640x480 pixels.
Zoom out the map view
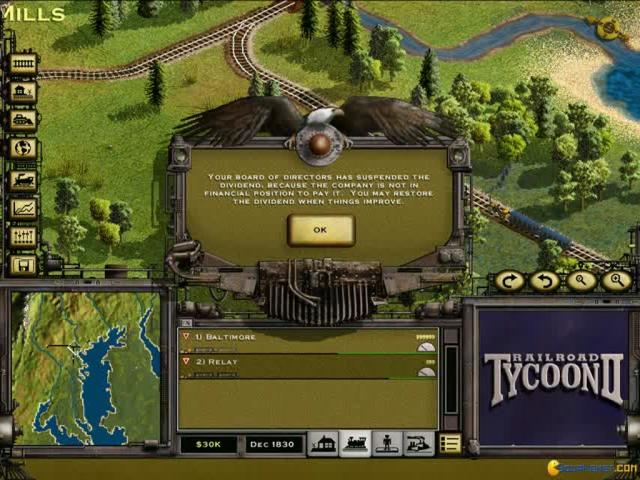[x=582, y=281]
